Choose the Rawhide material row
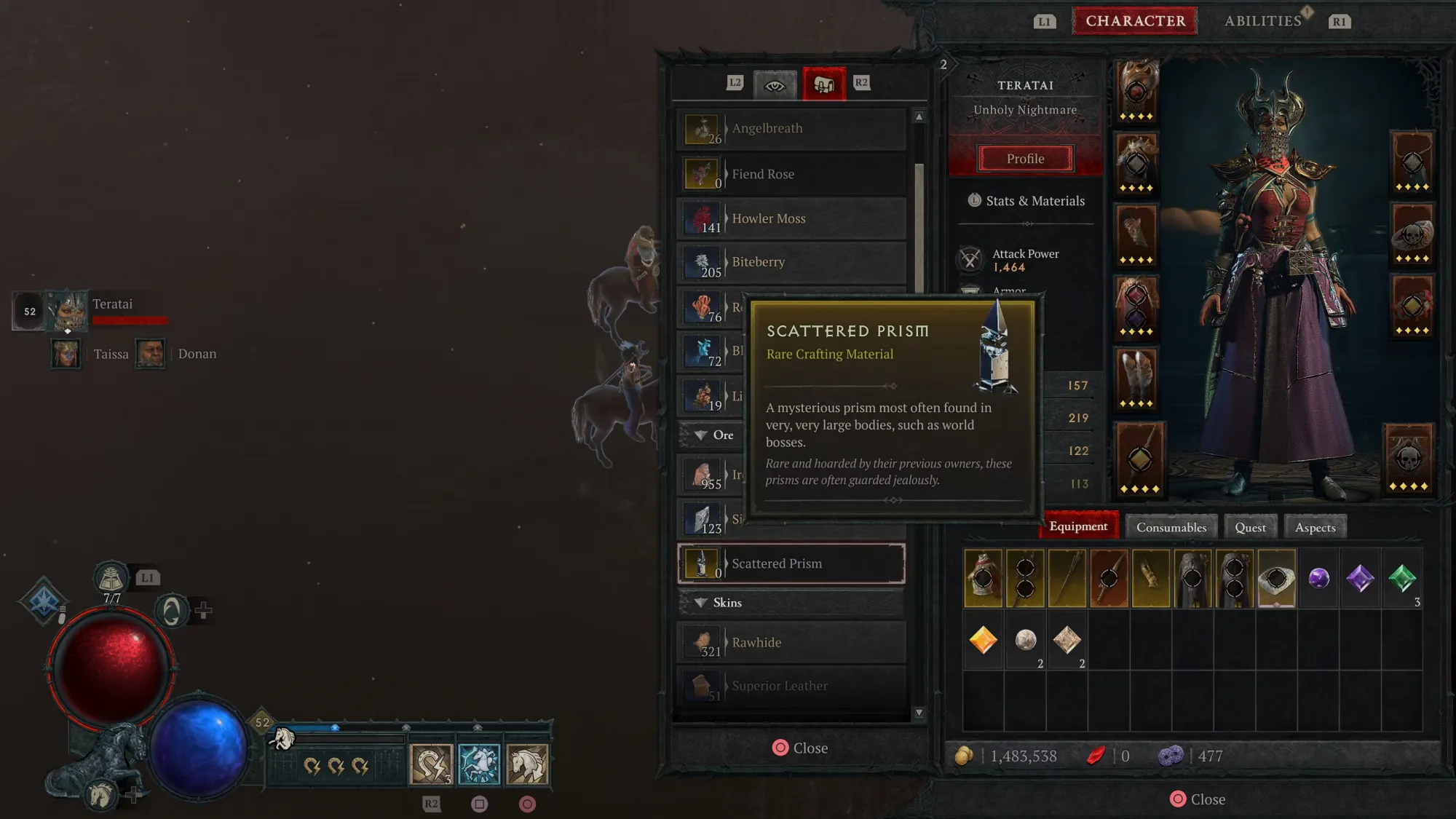Screen dimensions: 1456x819 [x=792, y=642]
